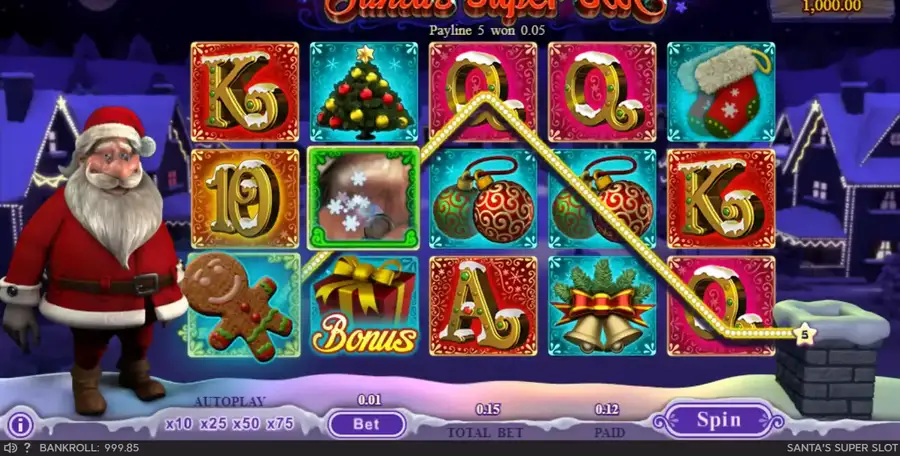
Task: Open help via the question mark
Action: pyautogui.click(x=27, y=448)
